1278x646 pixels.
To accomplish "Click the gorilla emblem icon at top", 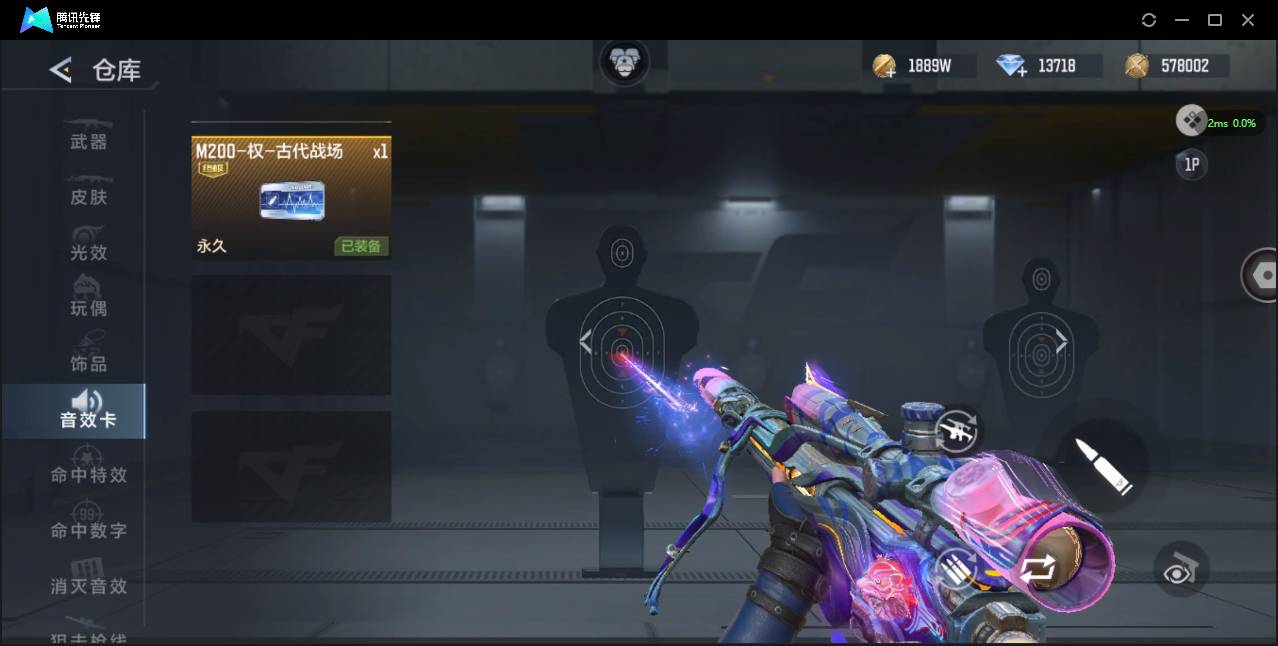I will 624,63.
